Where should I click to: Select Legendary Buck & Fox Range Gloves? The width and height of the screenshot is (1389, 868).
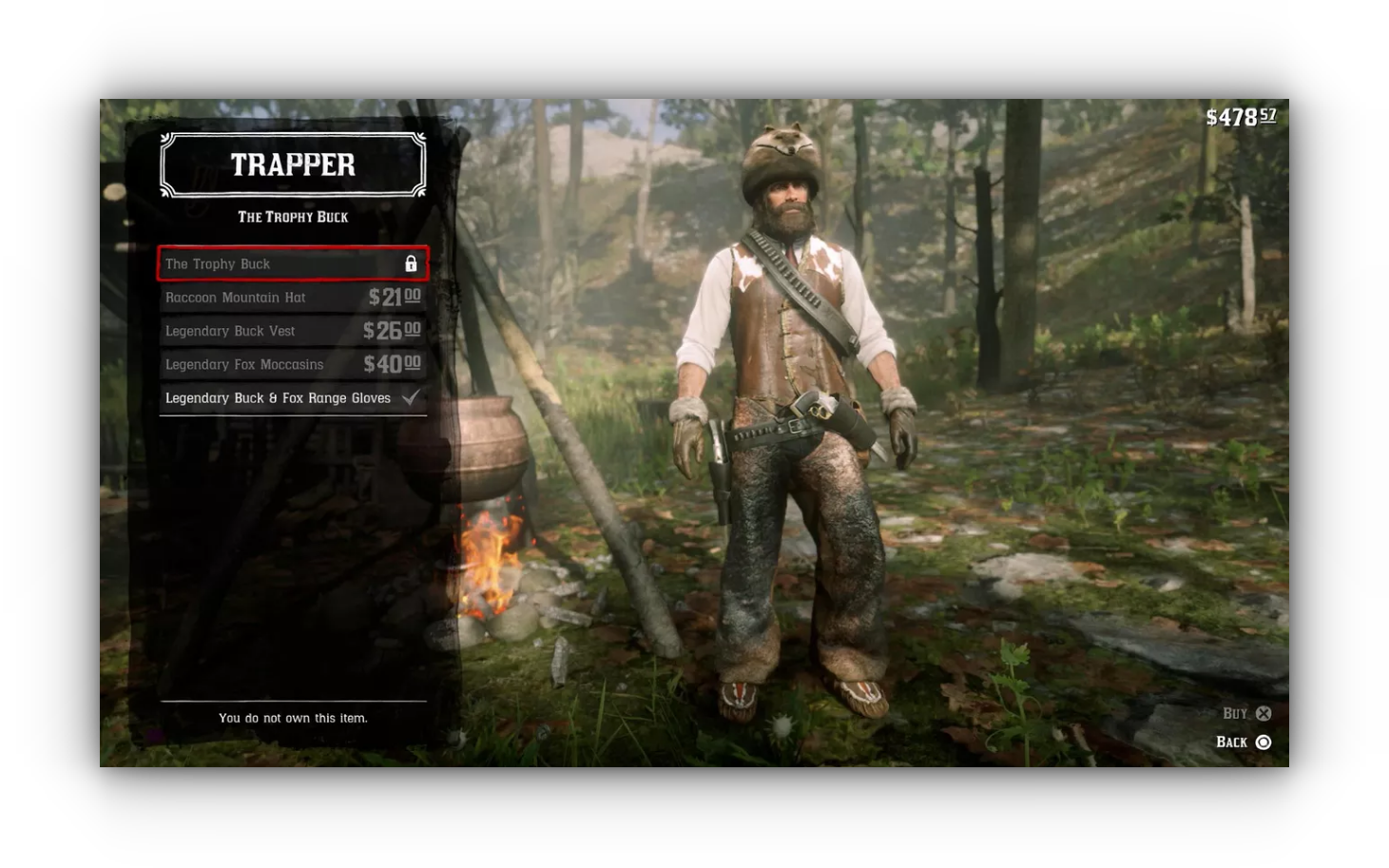tap(292, 398)
